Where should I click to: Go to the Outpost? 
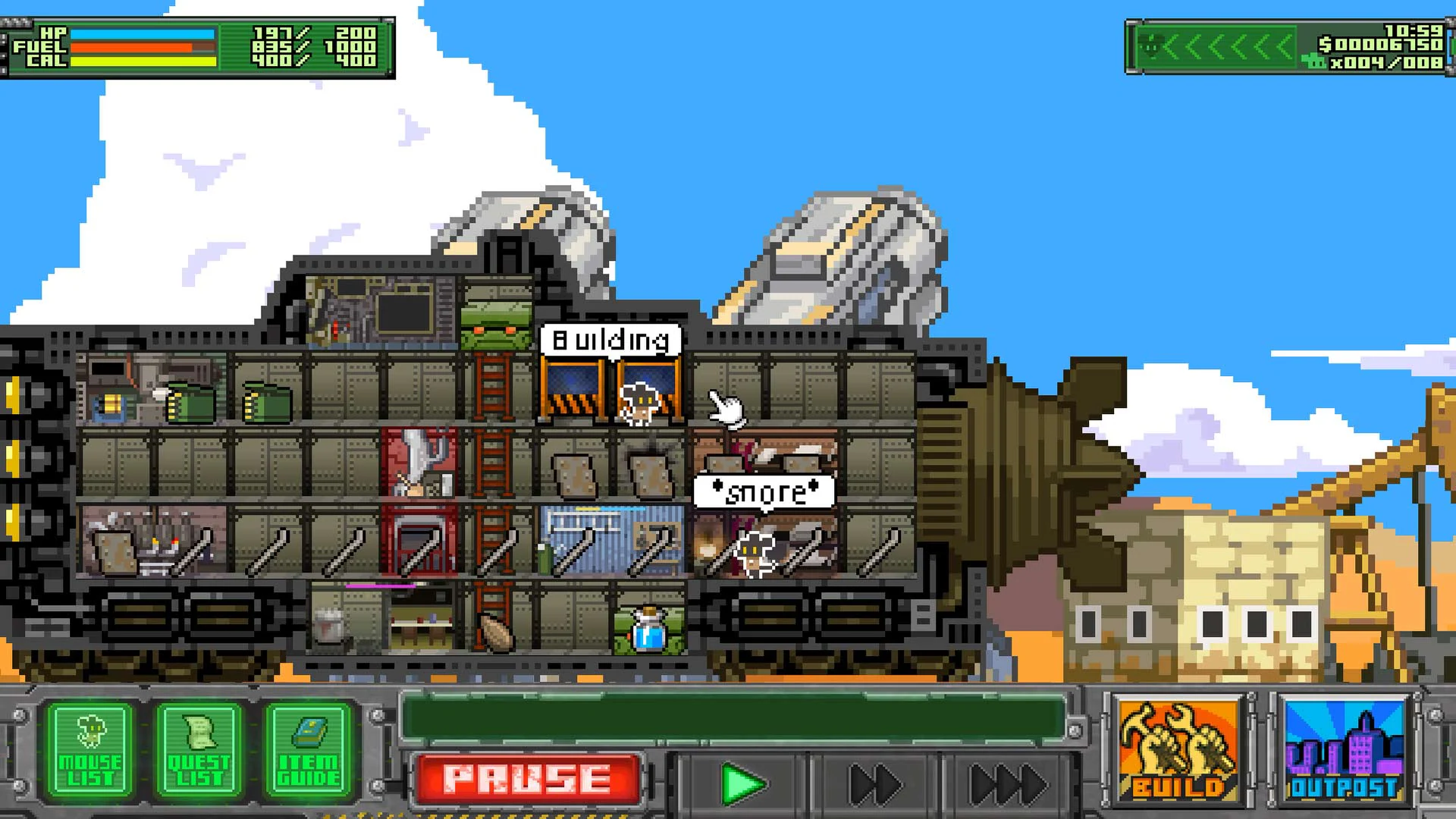point(1344,751)
